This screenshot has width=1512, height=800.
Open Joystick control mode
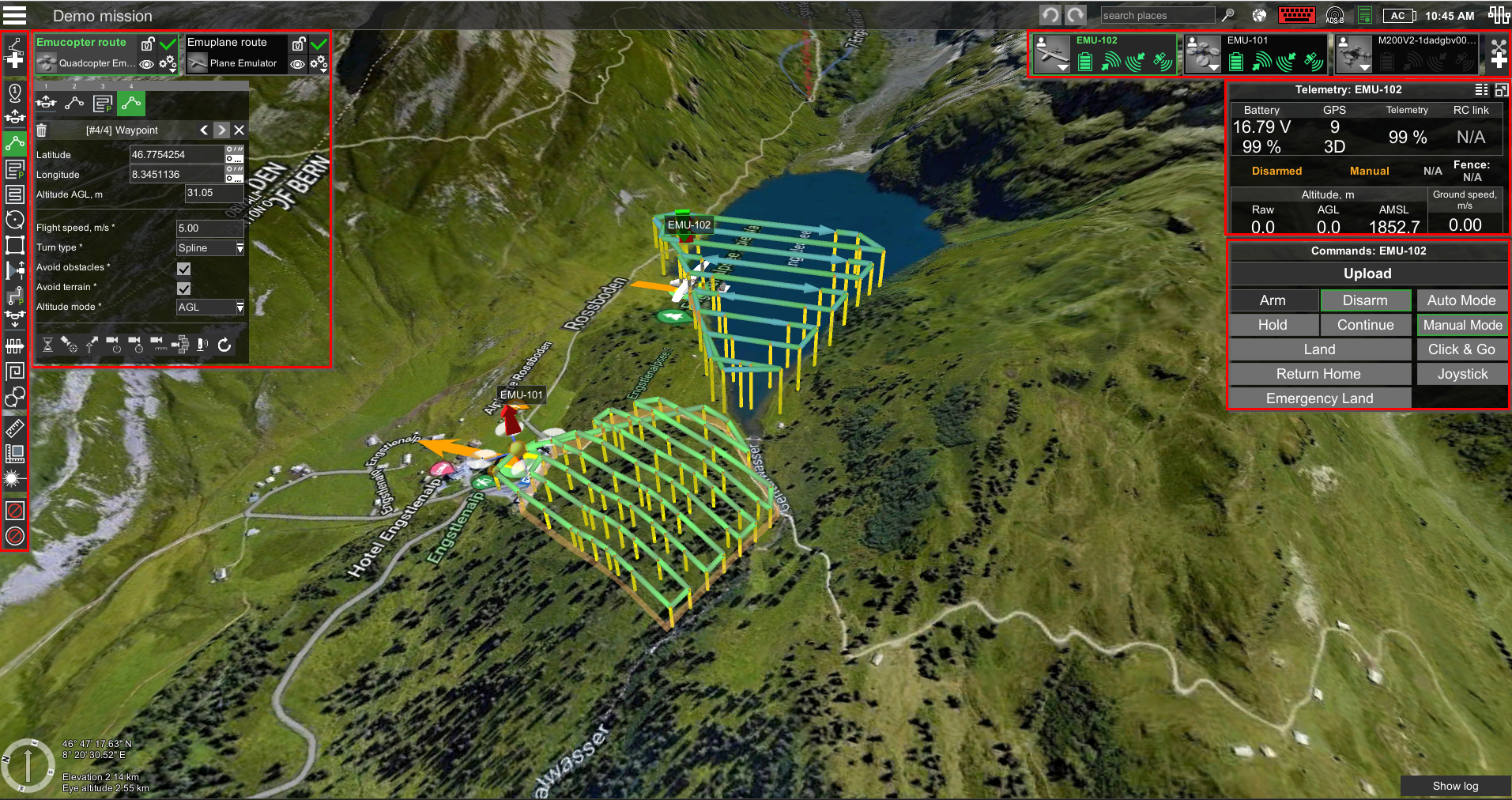1462,374
